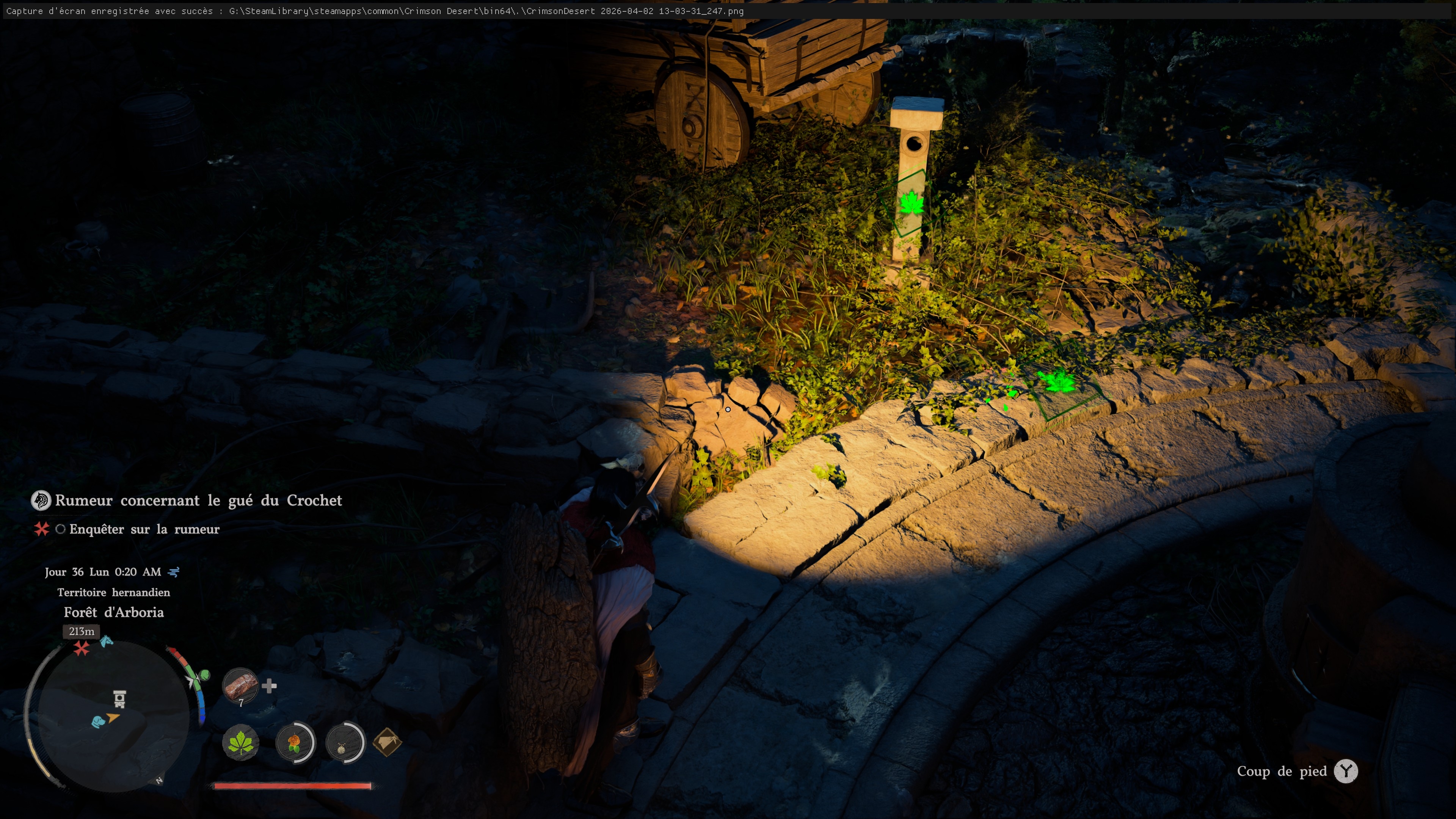Screen dimensions: 1456x819
Task: Open the circular minimap
Action: coord(110,717)
